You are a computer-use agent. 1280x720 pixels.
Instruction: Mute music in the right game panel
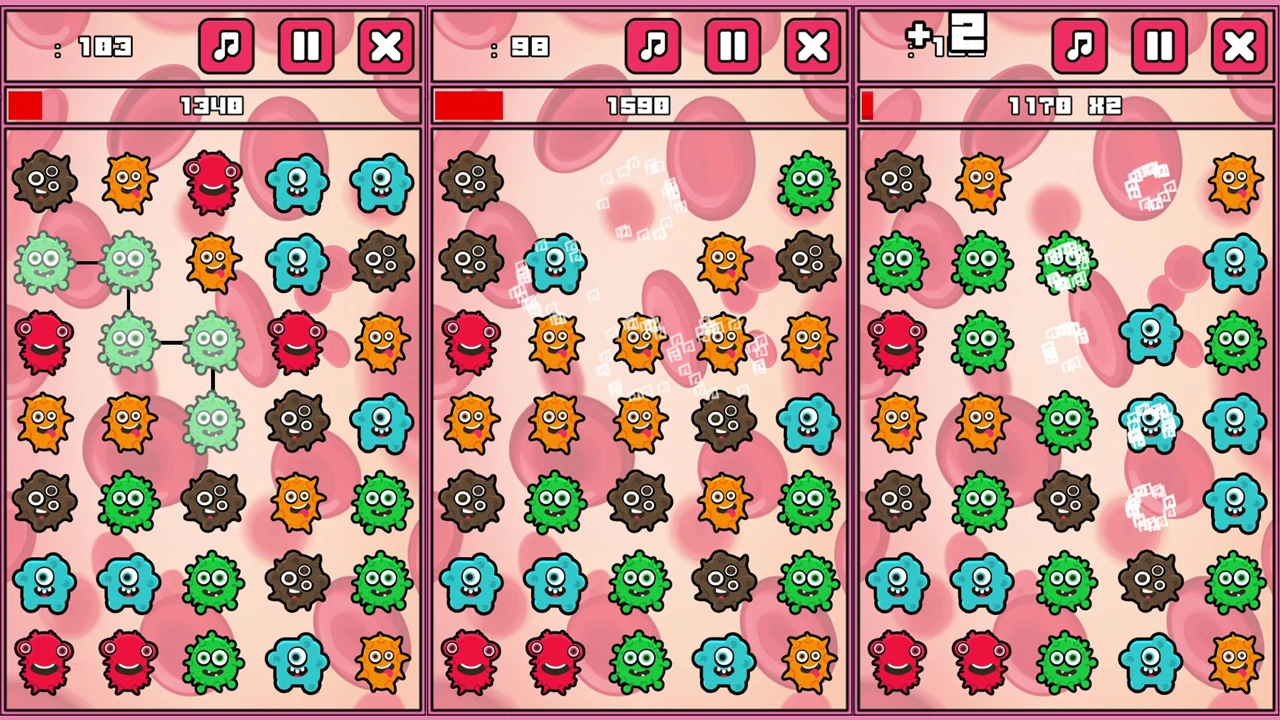1080,46
